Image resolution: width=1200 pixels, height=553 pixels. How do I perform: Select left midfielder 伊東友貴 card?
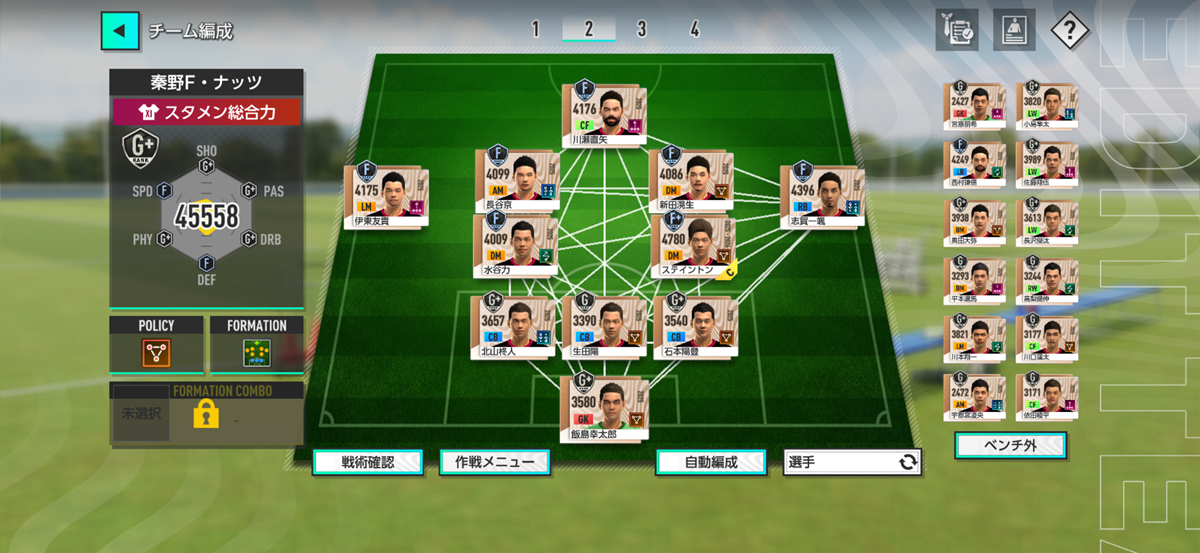[386, 195]
